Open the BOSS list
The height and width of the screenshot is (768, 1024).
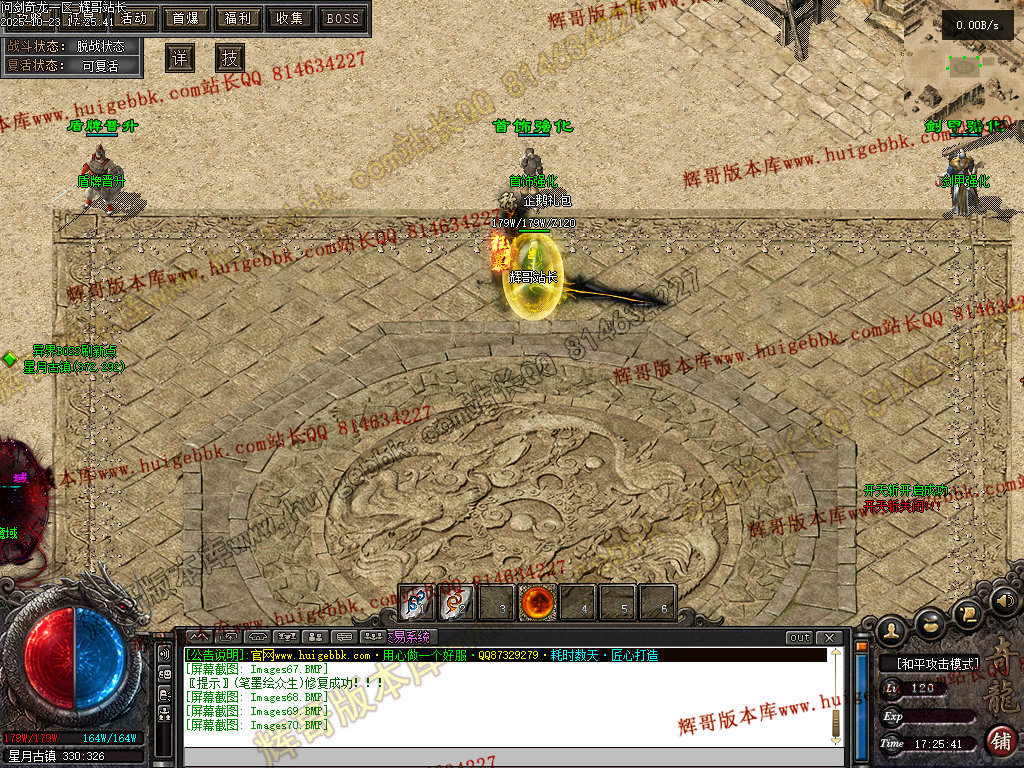click(343, 18)
